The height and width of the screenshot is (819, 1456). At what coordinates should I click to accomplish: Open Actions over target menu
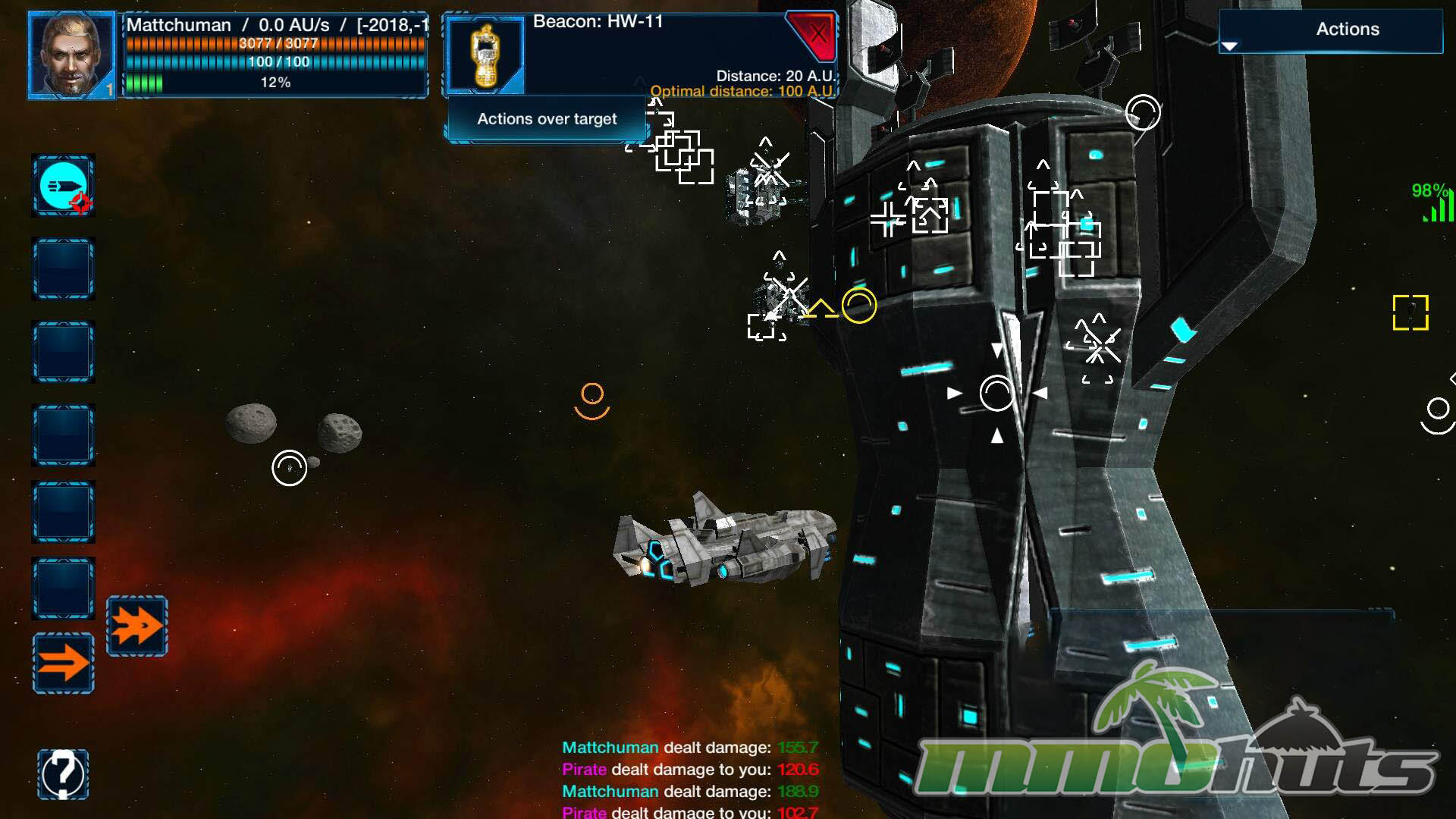point(546,119)
